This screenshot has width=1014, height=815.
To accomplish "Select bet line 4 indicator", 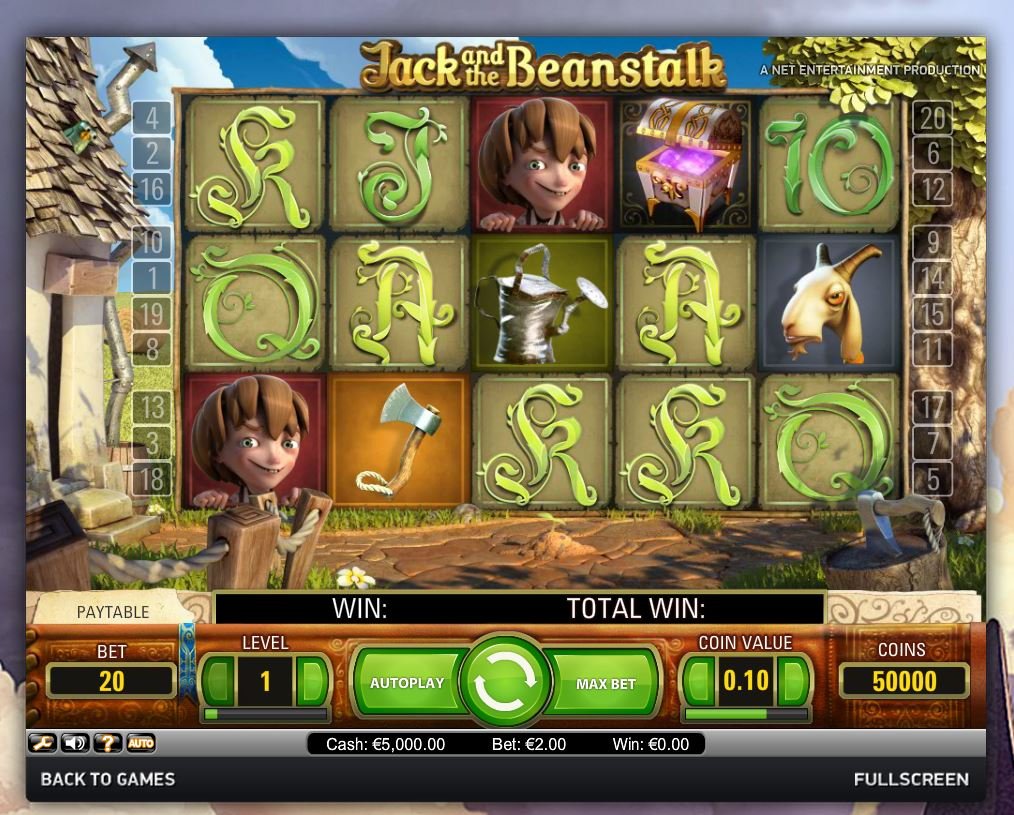I will 152,119.
